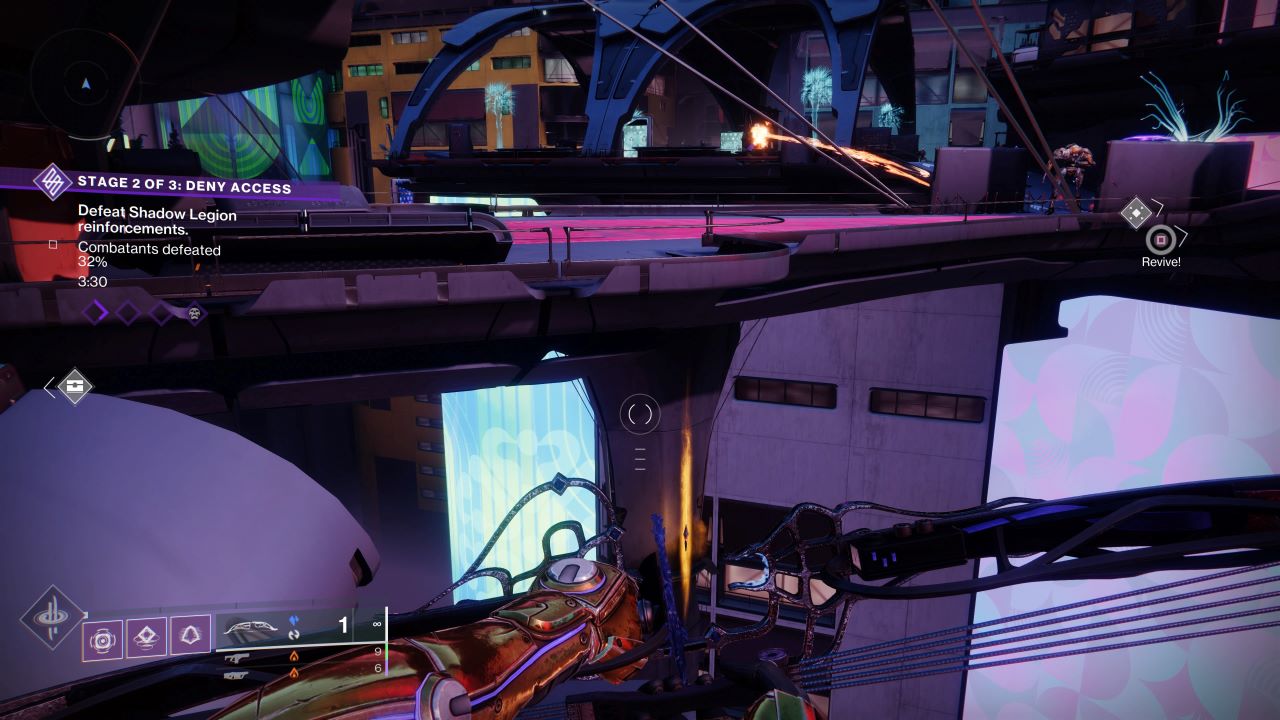This screenshot has width=1280, height=720.
Task: Click the first empty buff diamond slot
Action: tap(93, 310)
